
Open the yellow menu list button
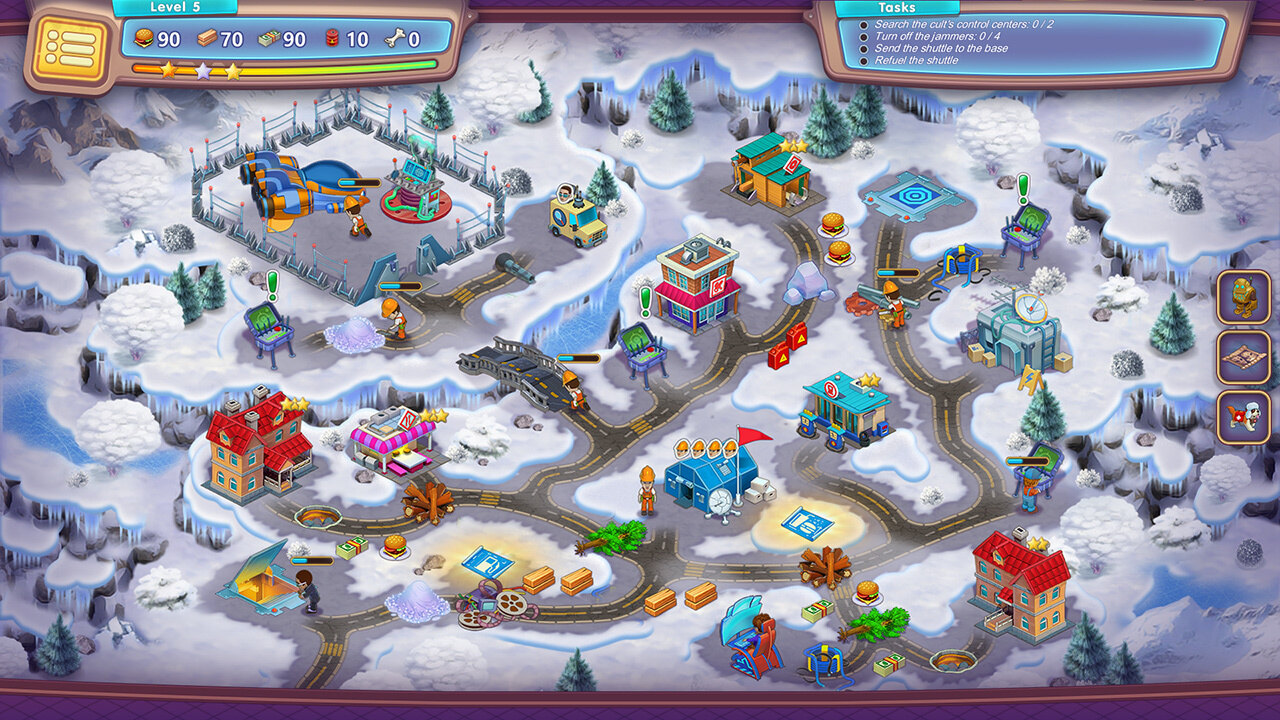pos(70,48)
